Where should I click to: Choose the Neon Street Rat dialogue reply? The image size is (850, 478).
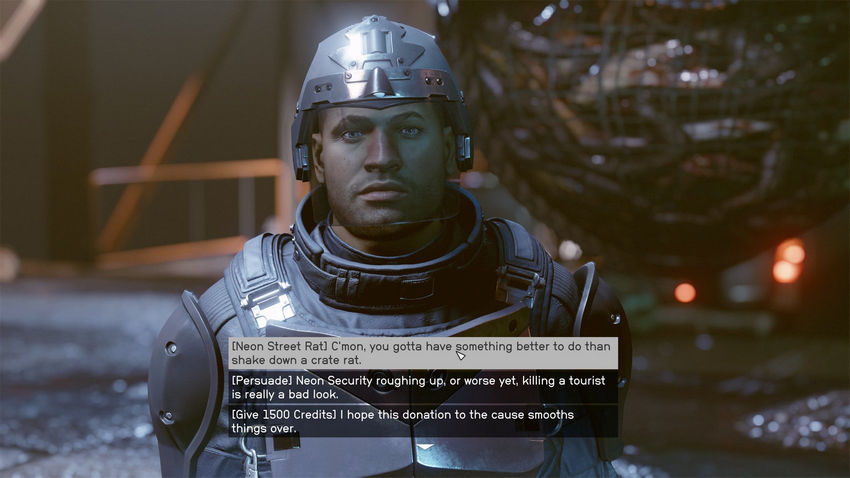click(x=422, y=353)
